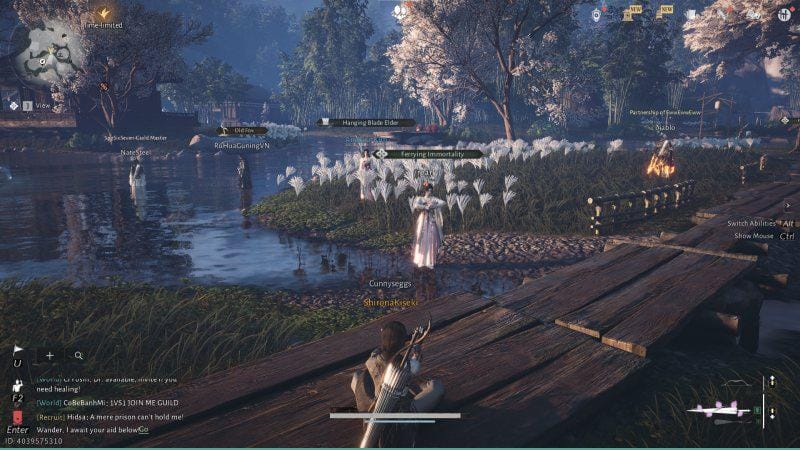The image size is (800, 450).
Task: Open the Time-limited event icon
Action: [103, 13]
